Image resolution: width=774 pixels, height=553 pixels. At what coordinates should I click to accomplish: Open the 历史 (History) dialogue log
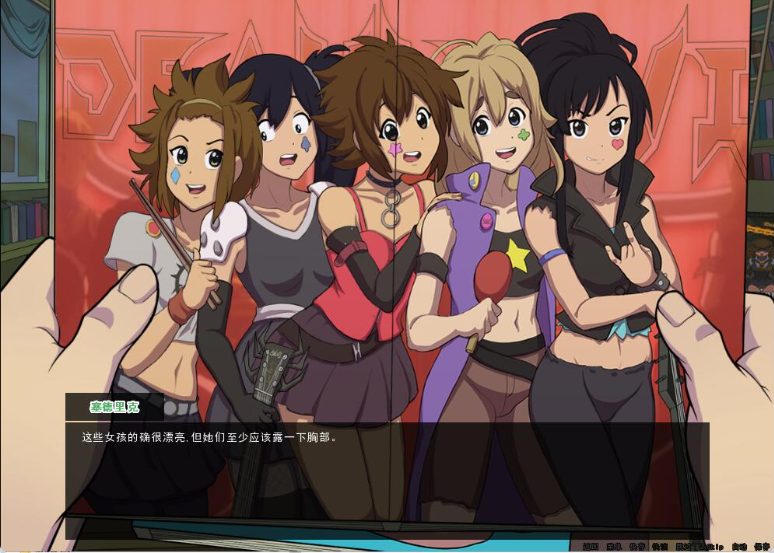[613, 547]
